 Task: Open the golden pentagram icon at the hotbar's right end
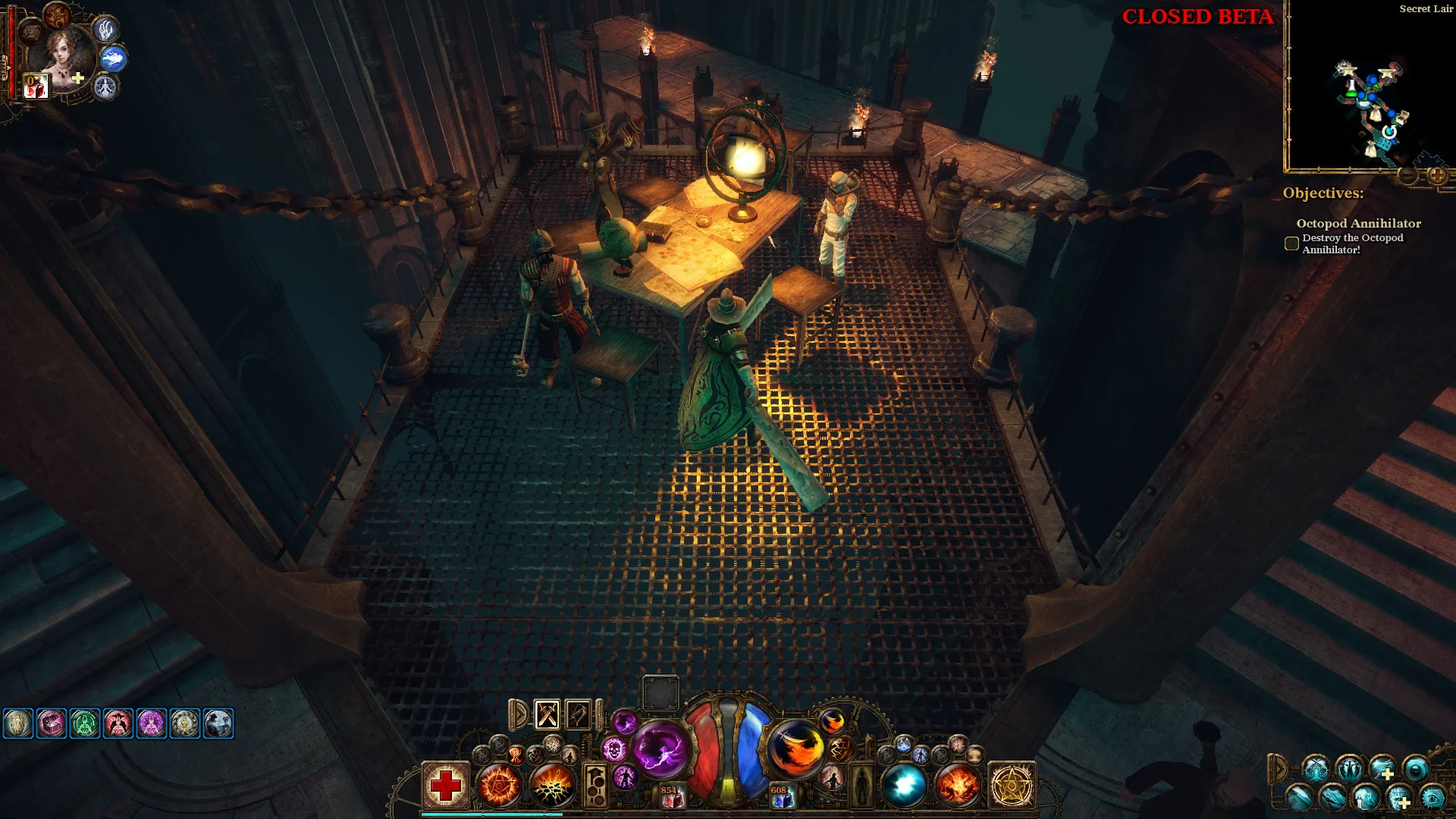pyautogui.click(x=1011, y=786)
